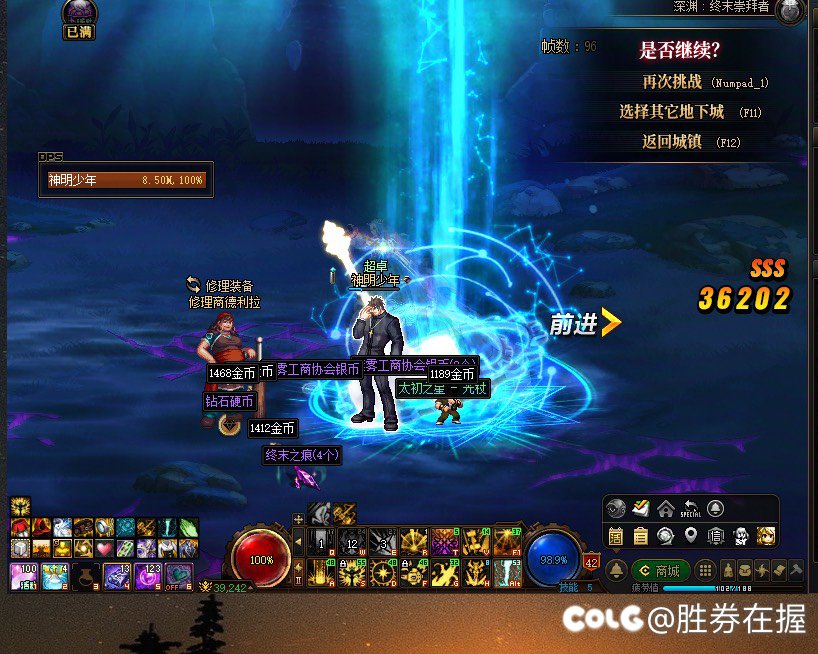The image size is (818, 654).
Task: Use the quick slot item with count 100
Action: pyautogui.click(x=22, y=576)
